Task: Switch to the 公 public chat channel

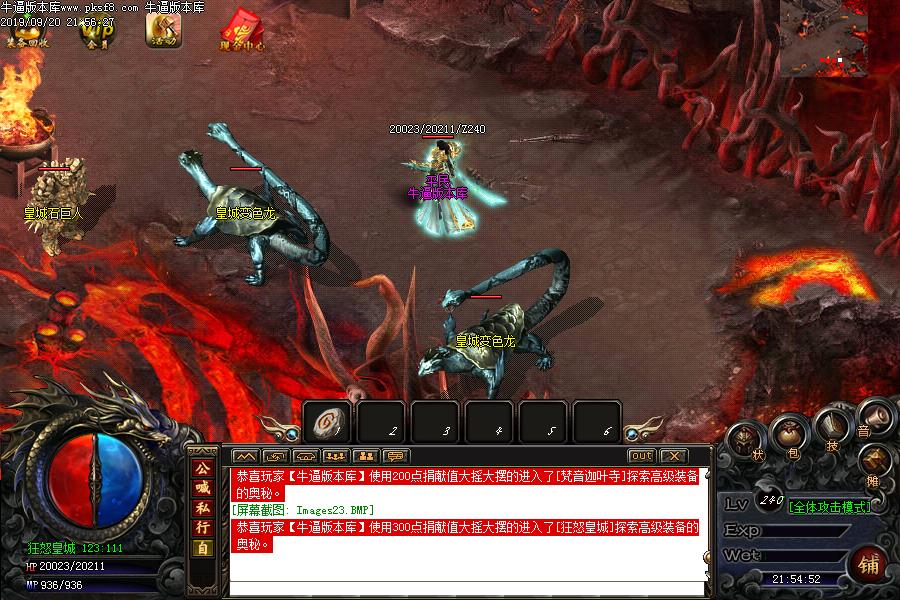Action: 202,468
